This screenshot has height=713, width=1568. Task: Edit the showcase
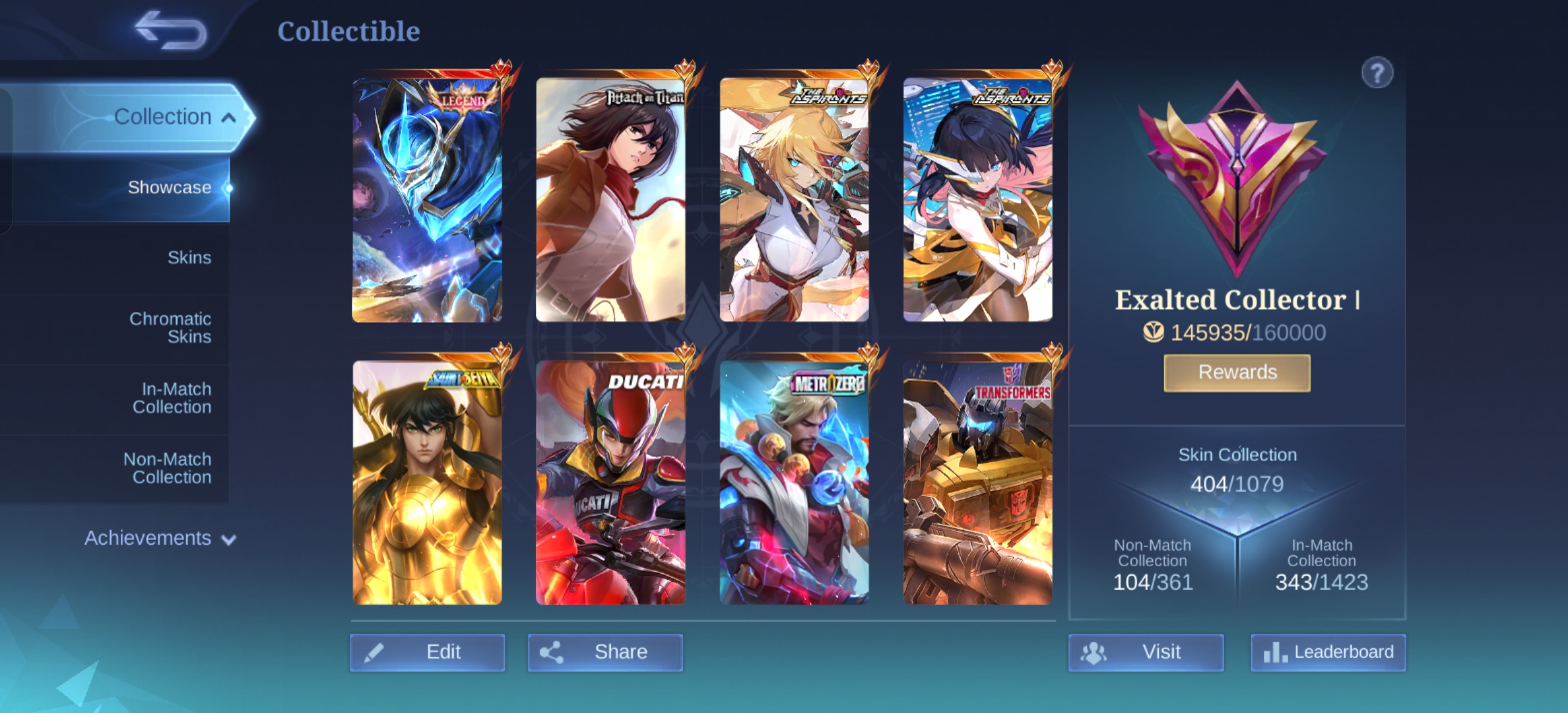[428, 652]
